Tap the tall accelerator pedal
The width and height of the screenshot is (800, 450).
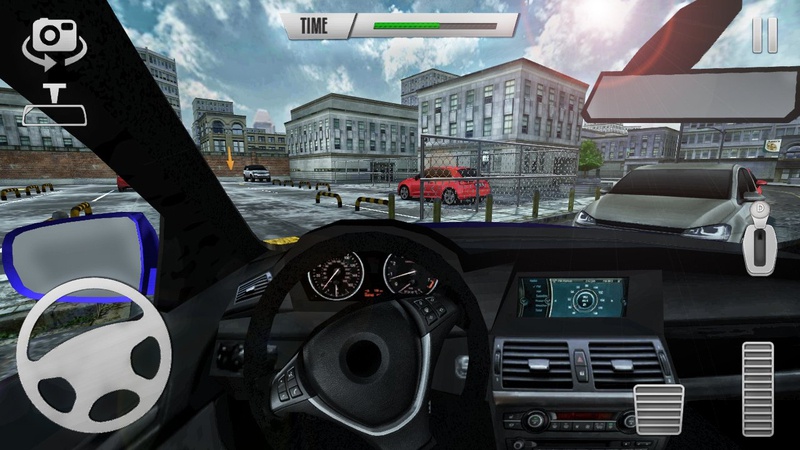(x=758, y=389)
